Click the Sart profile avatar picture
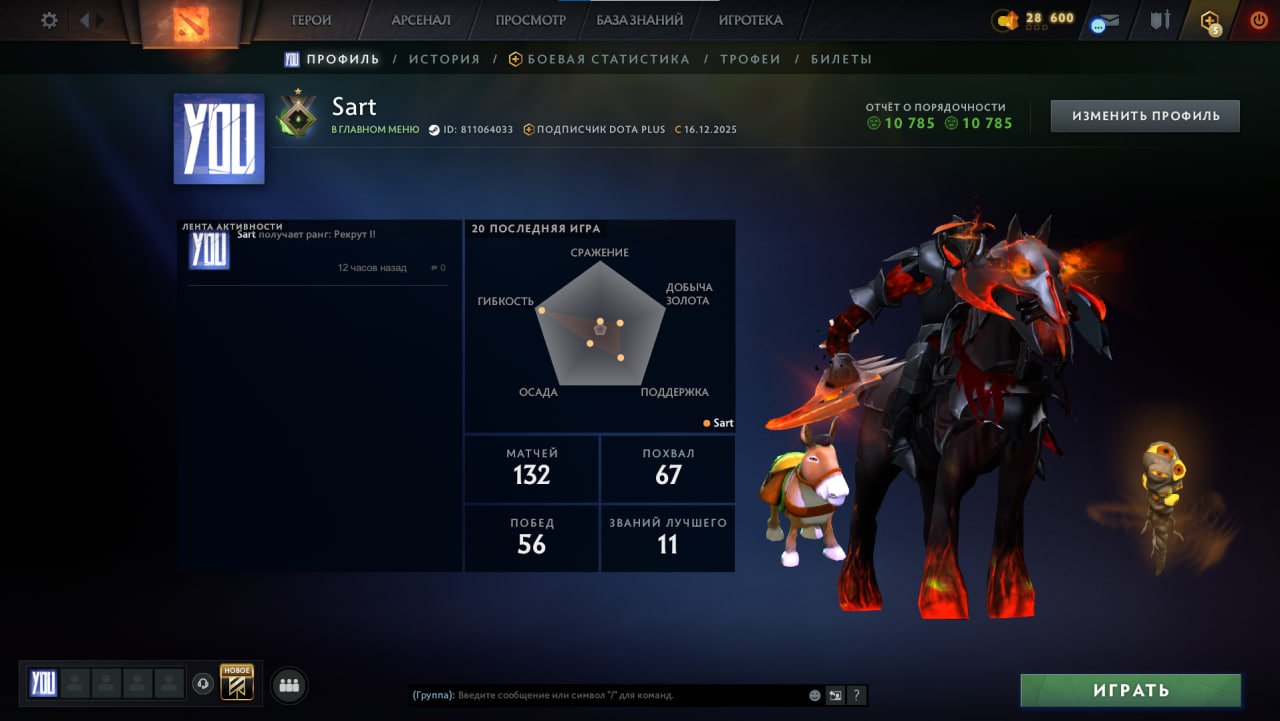This screenshot has width=1280, height=721. pyautogui.click(x=219, y=139)
